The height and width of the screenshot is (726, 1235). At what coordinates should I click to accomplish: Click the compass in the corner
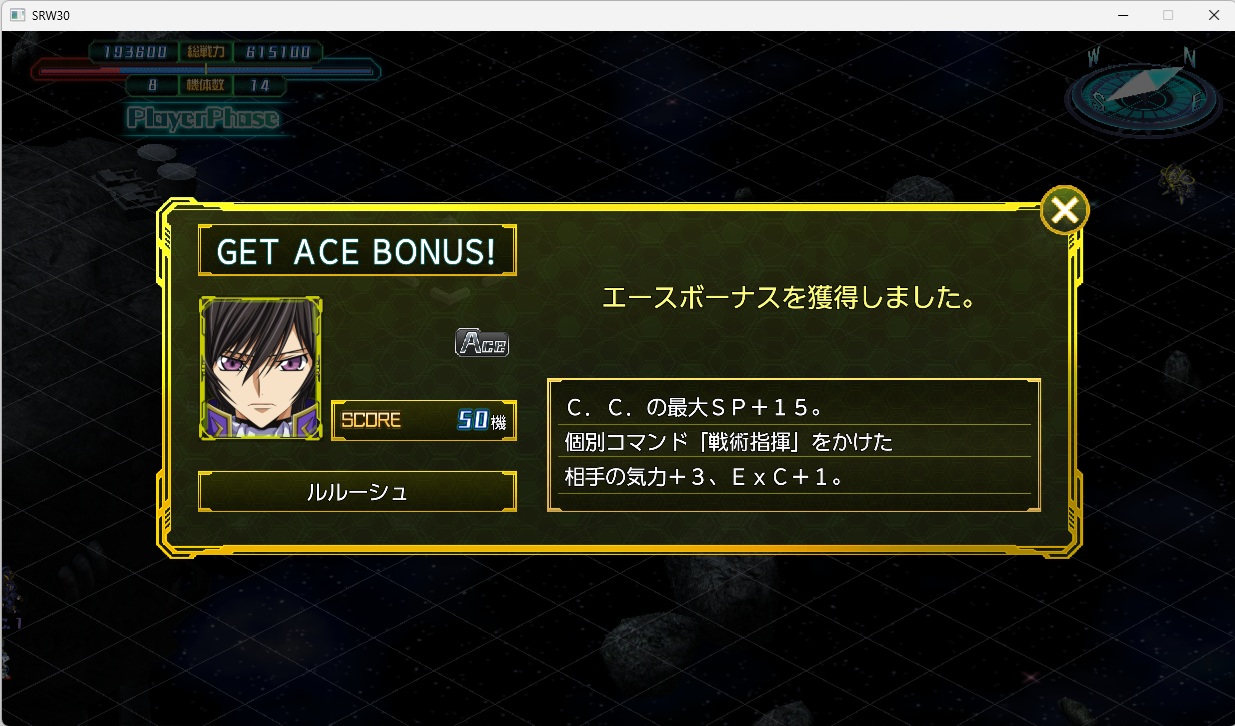[x=1144, y=91]
